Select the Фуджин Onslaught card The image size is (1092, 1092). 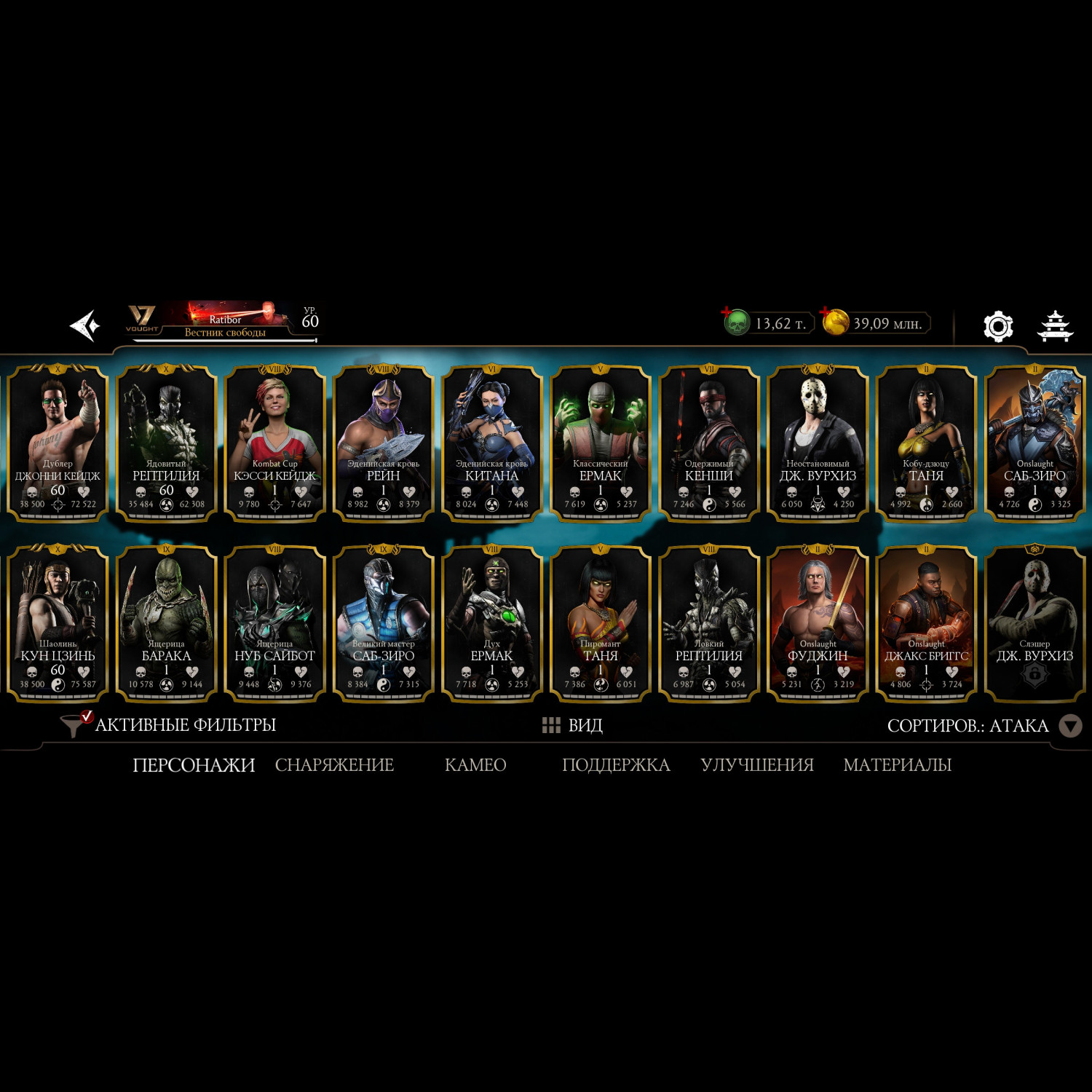818,624
